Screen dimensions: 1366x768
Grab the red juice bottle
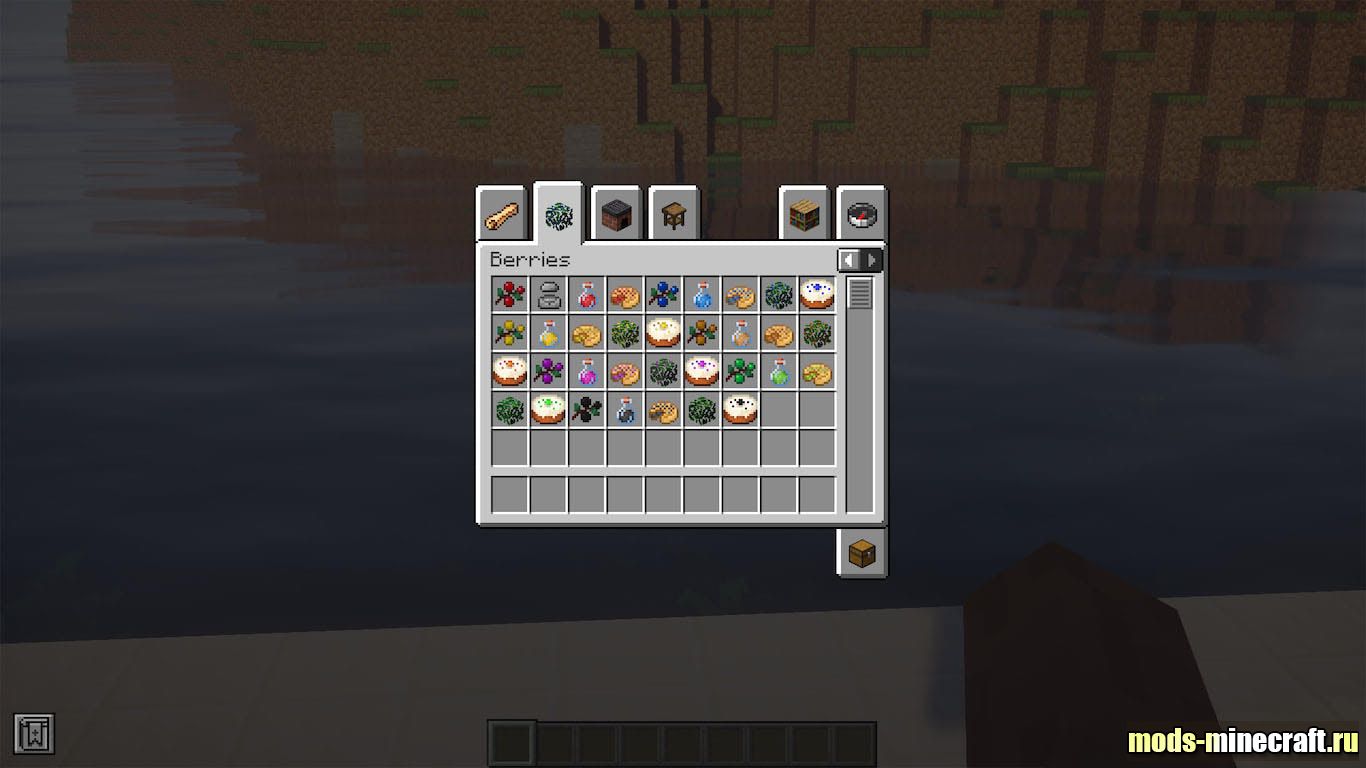[587, 295]
